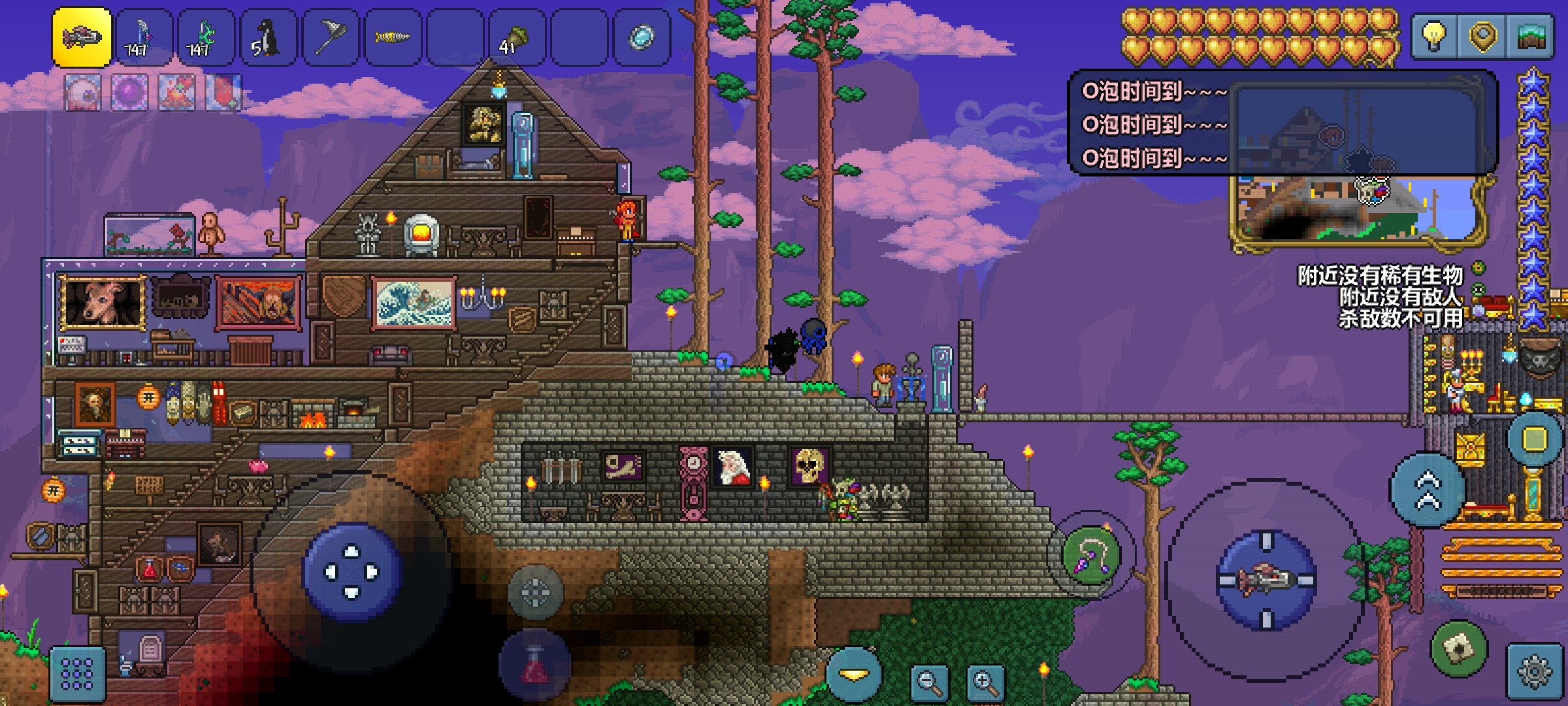Open the map pin button
This screenshot has width=1568, height=706.
(x=1482, y=36)
